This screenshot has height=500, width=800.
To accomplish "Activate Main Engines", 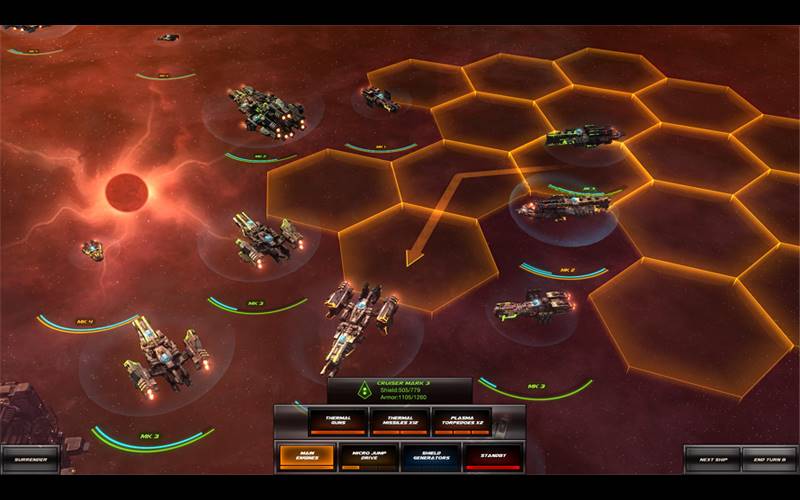I will coord(306,457).
